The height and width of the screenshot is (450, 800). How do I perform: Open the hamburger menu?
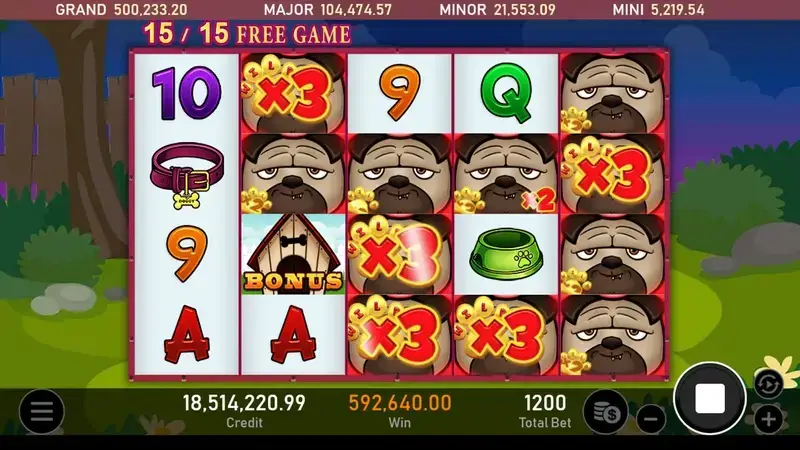pos(41,411)
